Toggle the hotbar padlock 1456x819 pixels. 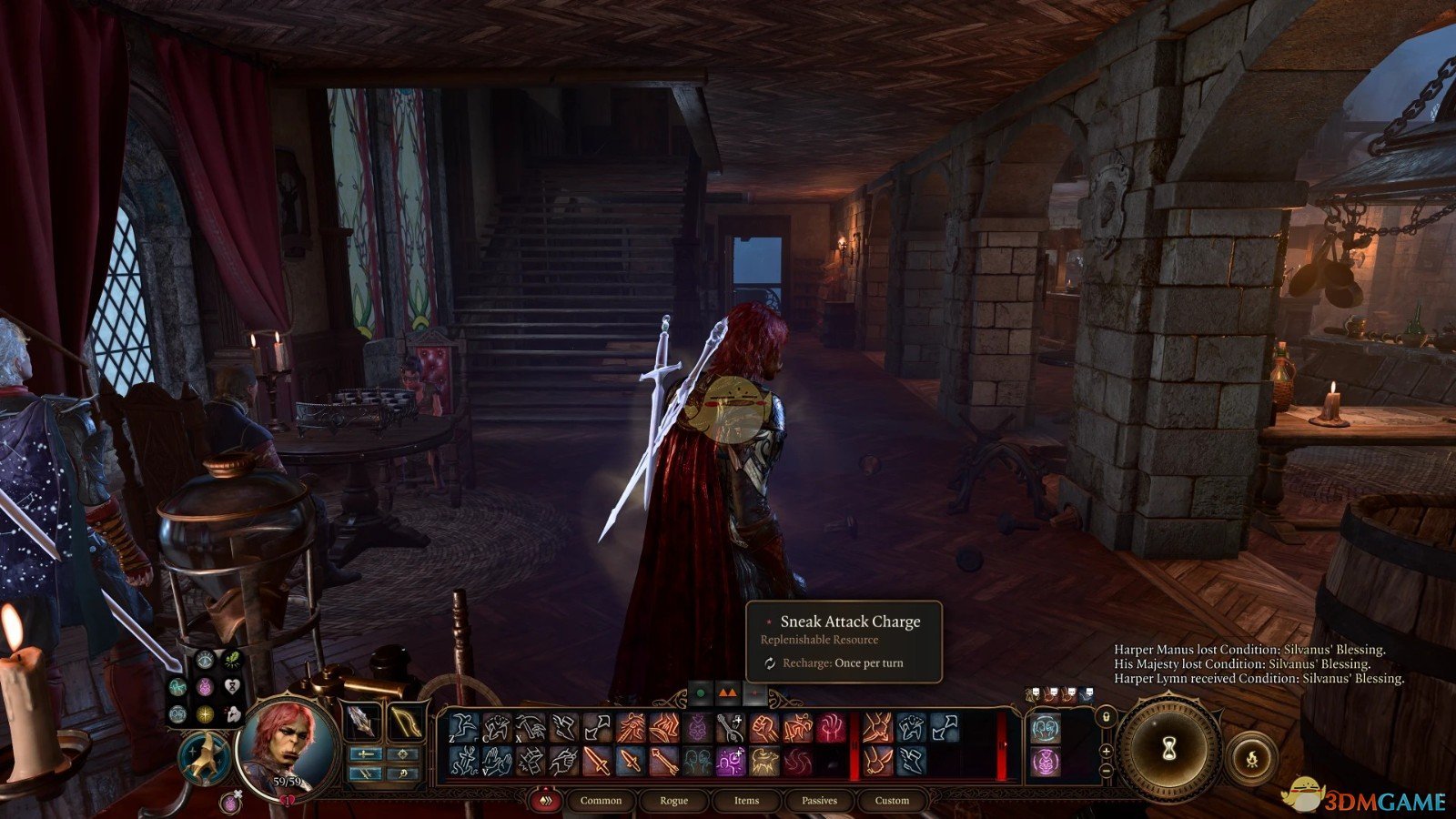click(x=1106, y=715)
